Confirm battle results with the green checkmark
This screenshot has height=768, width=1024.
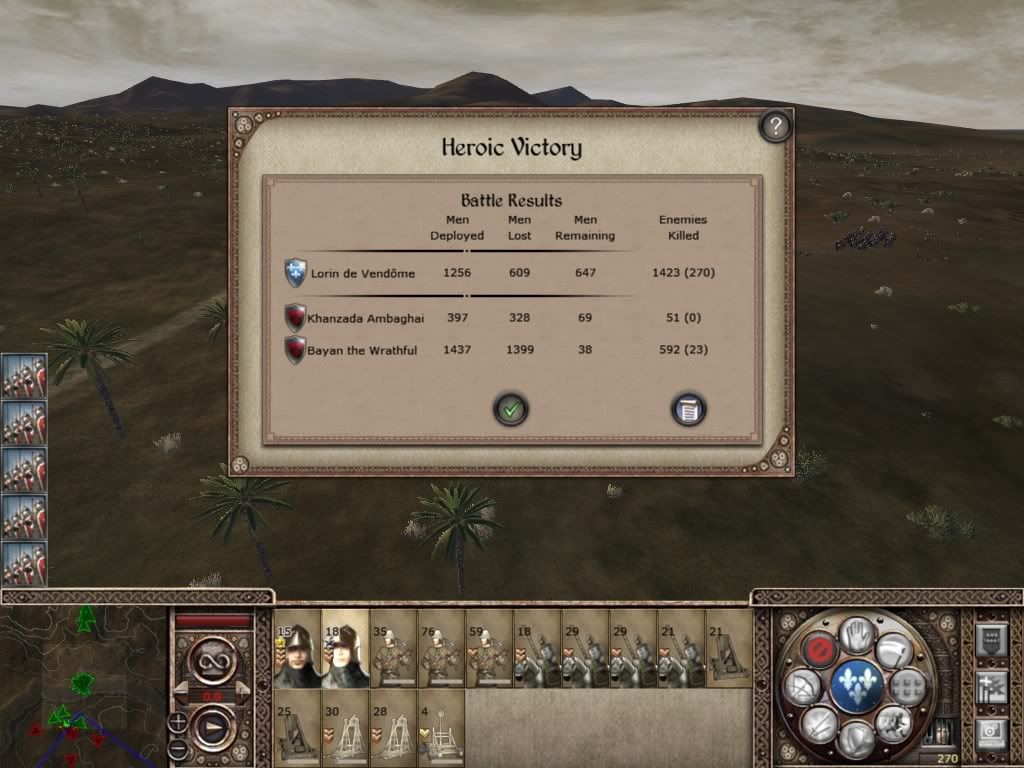click(511, 408)
